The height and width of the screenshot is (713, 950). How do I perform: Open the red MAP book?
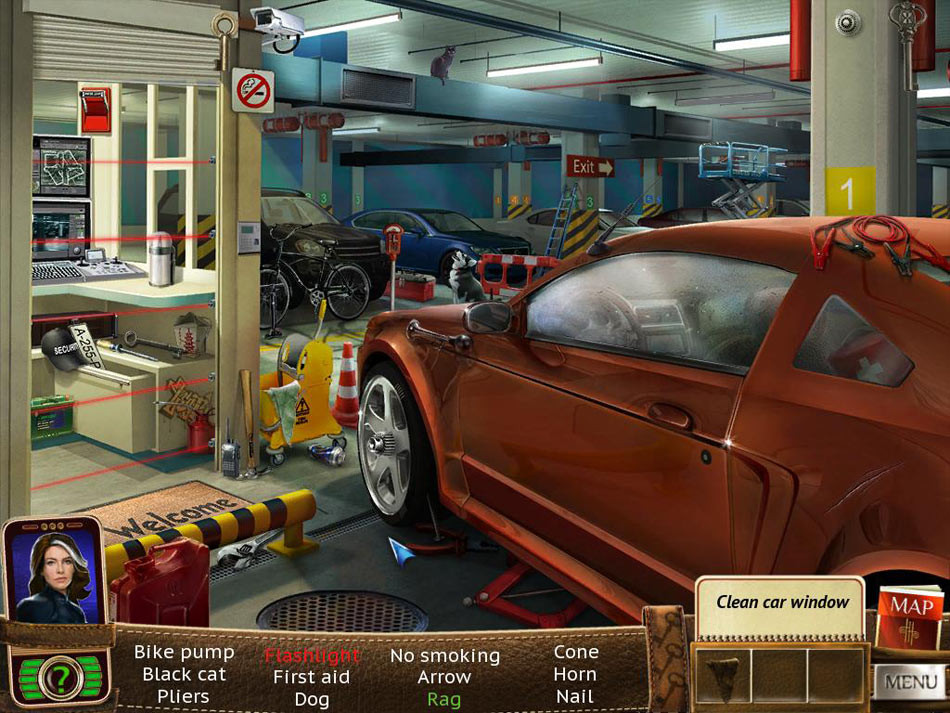910,616
